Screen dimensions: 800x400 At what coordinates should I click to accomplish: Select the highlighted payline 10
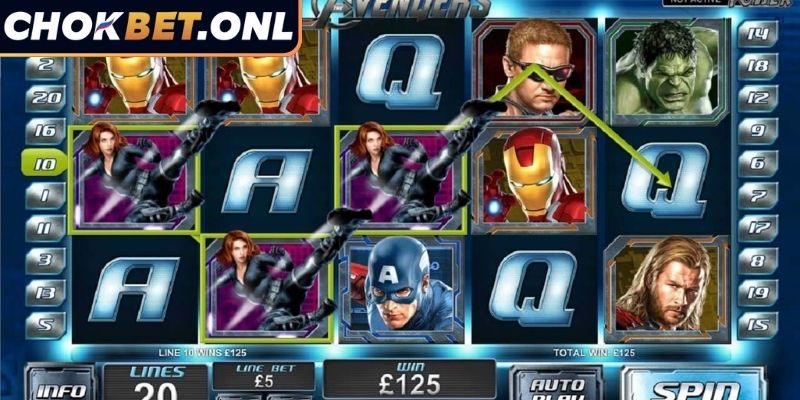[x=44, y=163]
